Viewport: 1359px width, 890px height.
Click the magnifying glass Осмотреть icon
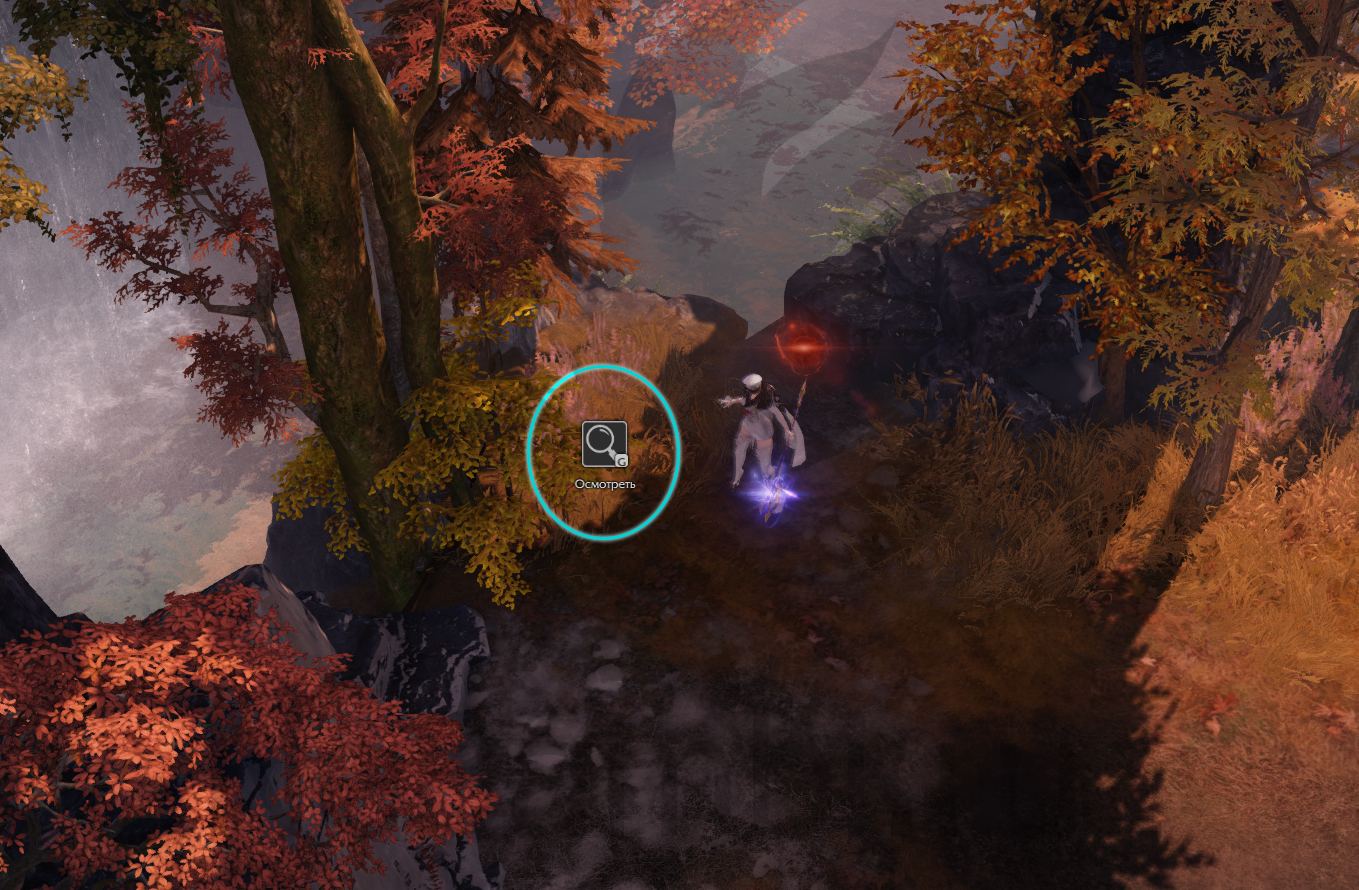coord(604,443)
